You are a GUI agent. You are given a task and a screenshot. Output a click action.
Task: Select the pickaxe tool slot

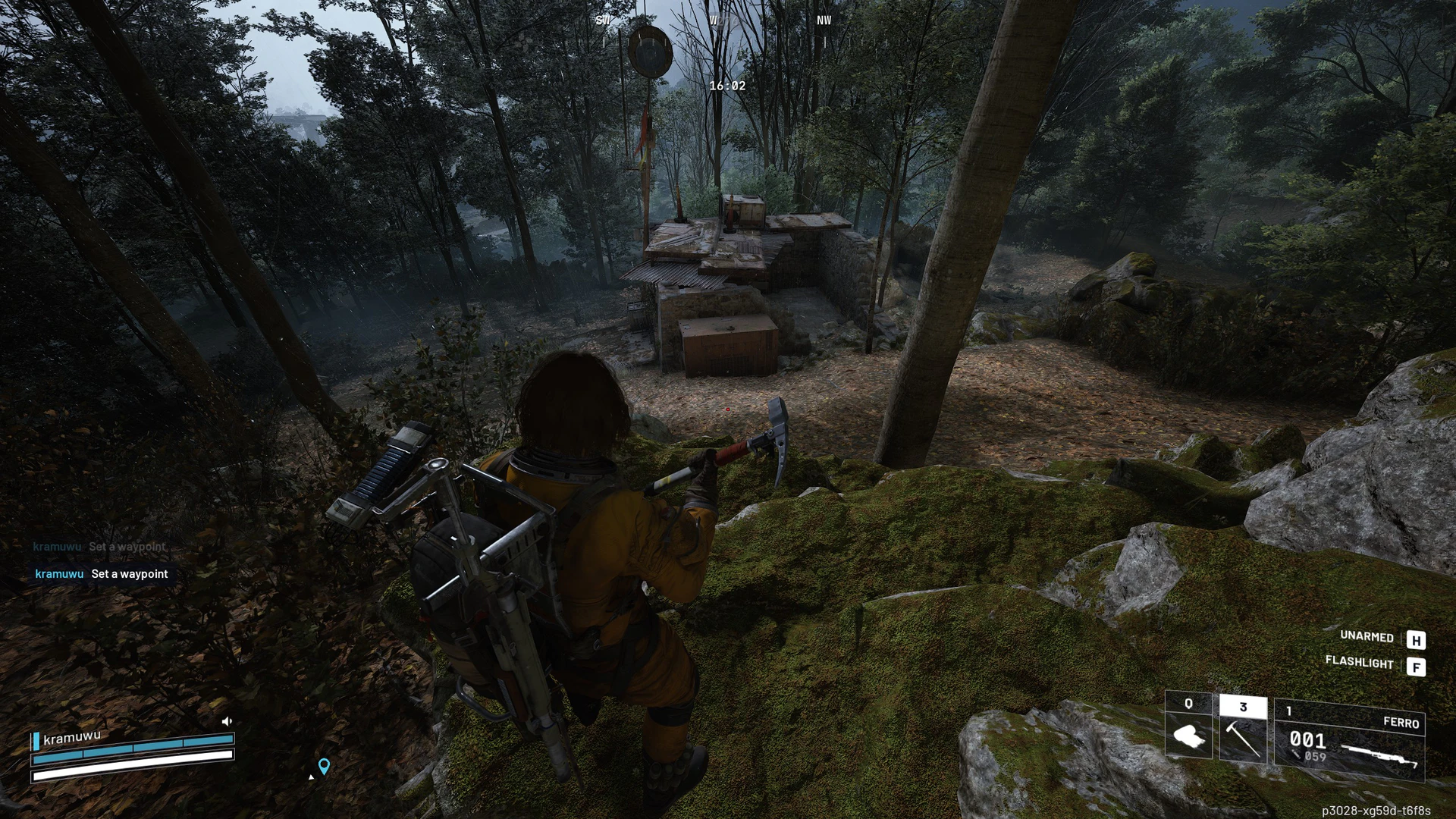click(x=1242, y=730)
